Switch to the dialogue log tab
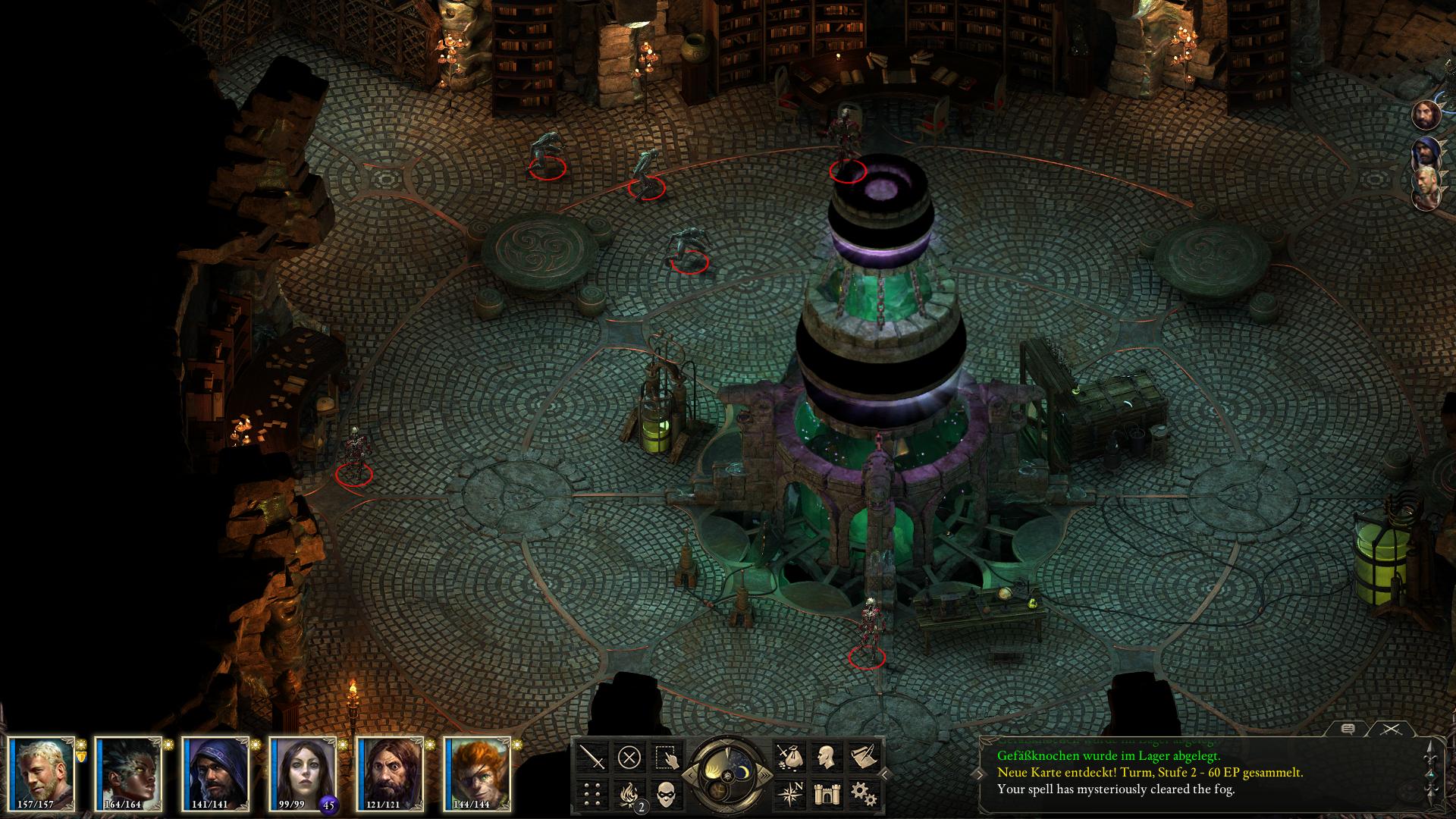Image resolution: width=1456 pixels, height=819 pixels. (x=1347, y=730)
